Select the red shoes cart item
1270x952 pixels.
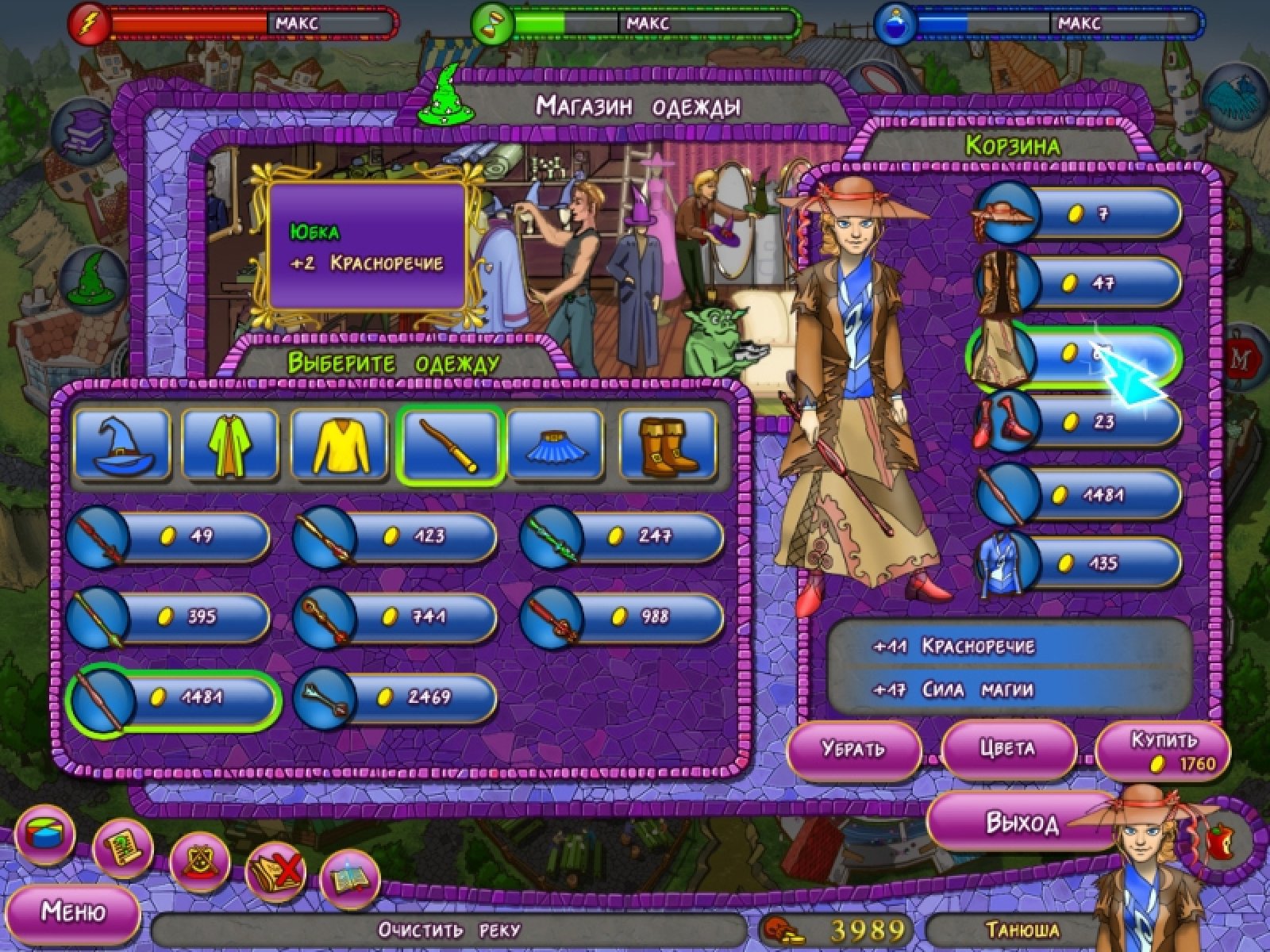[x=1076, y=421]
